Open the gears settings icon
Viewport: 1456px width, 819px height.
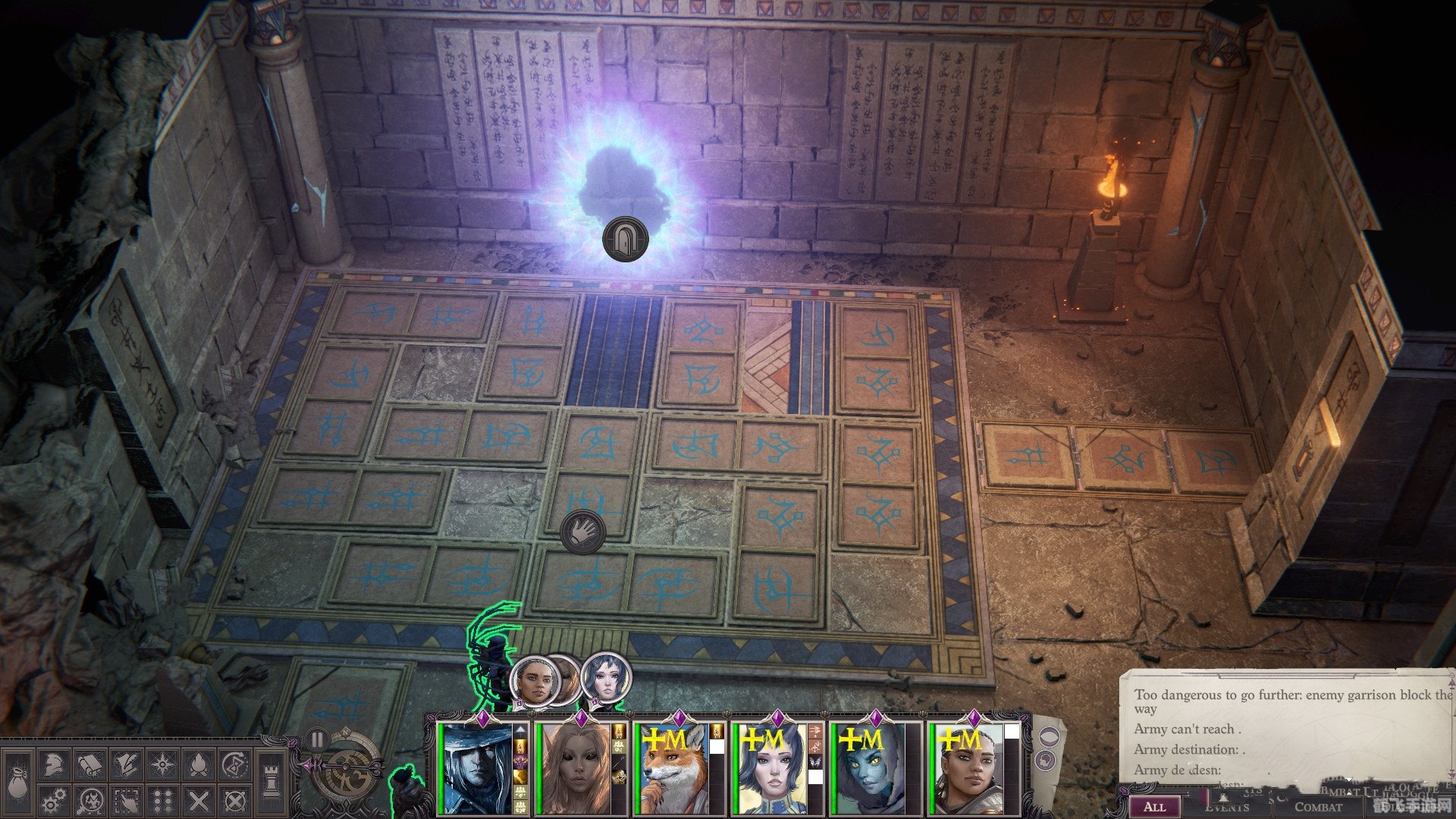click(53, 801)
